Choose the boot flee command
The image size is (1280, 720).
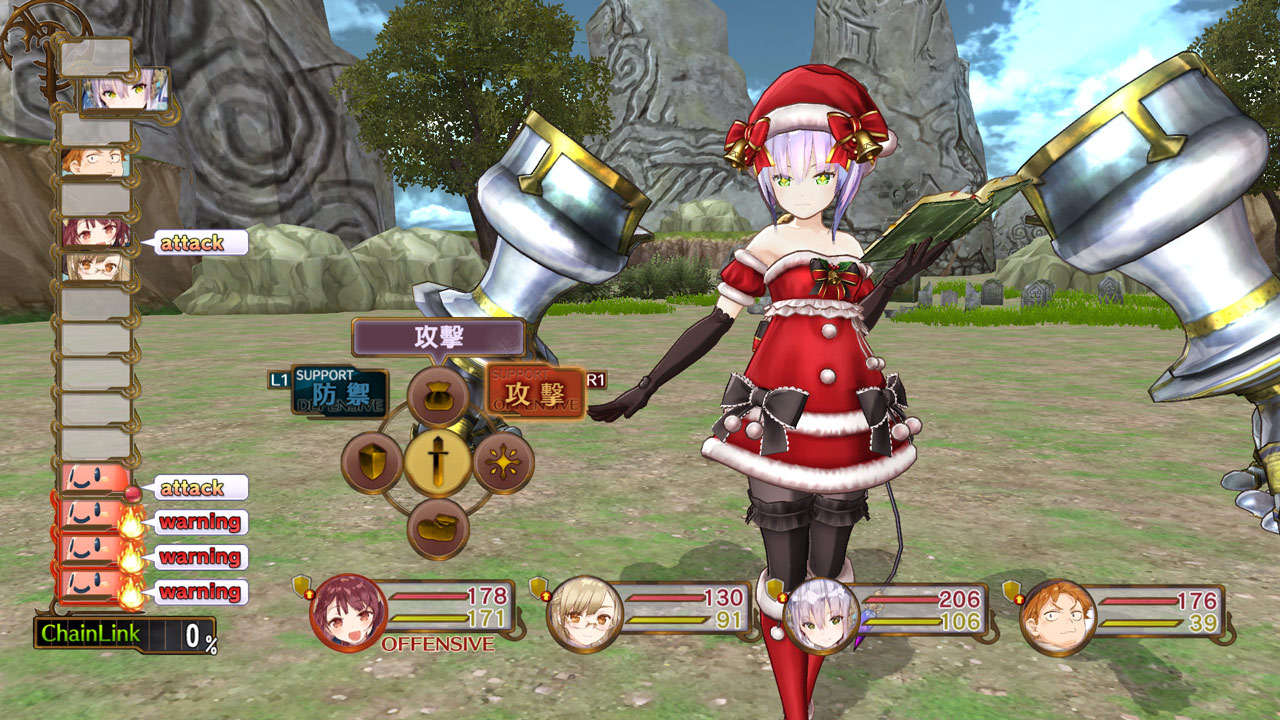pyautogui.click(x=438, y=528)
